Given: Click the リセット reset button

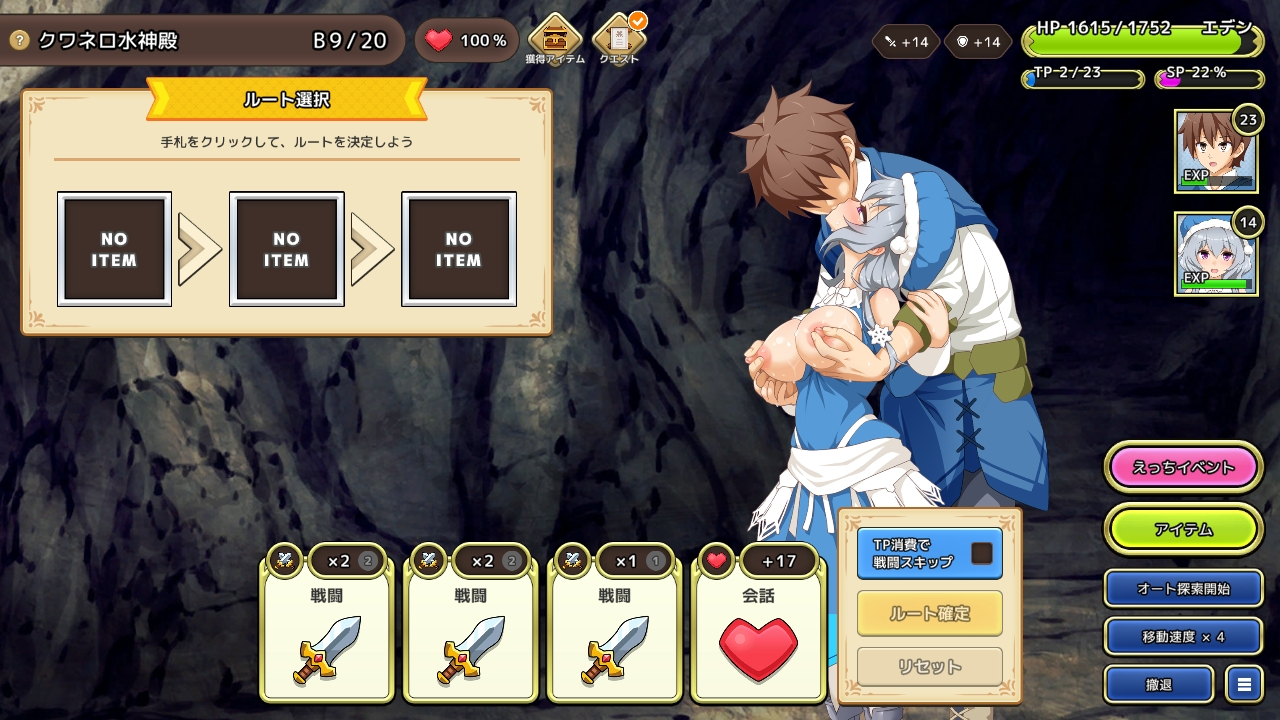Looking at the screenshot, I should pyautogui.click(x=929, y=666).
